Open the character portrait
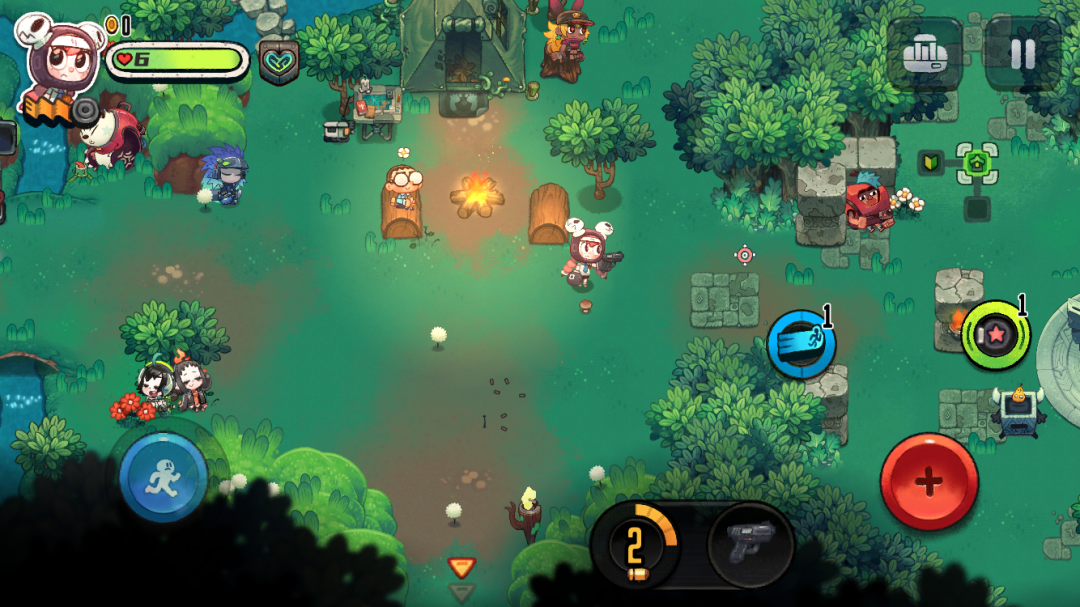Viewport: 1080px width, 607px height. (x=58, y=60)
